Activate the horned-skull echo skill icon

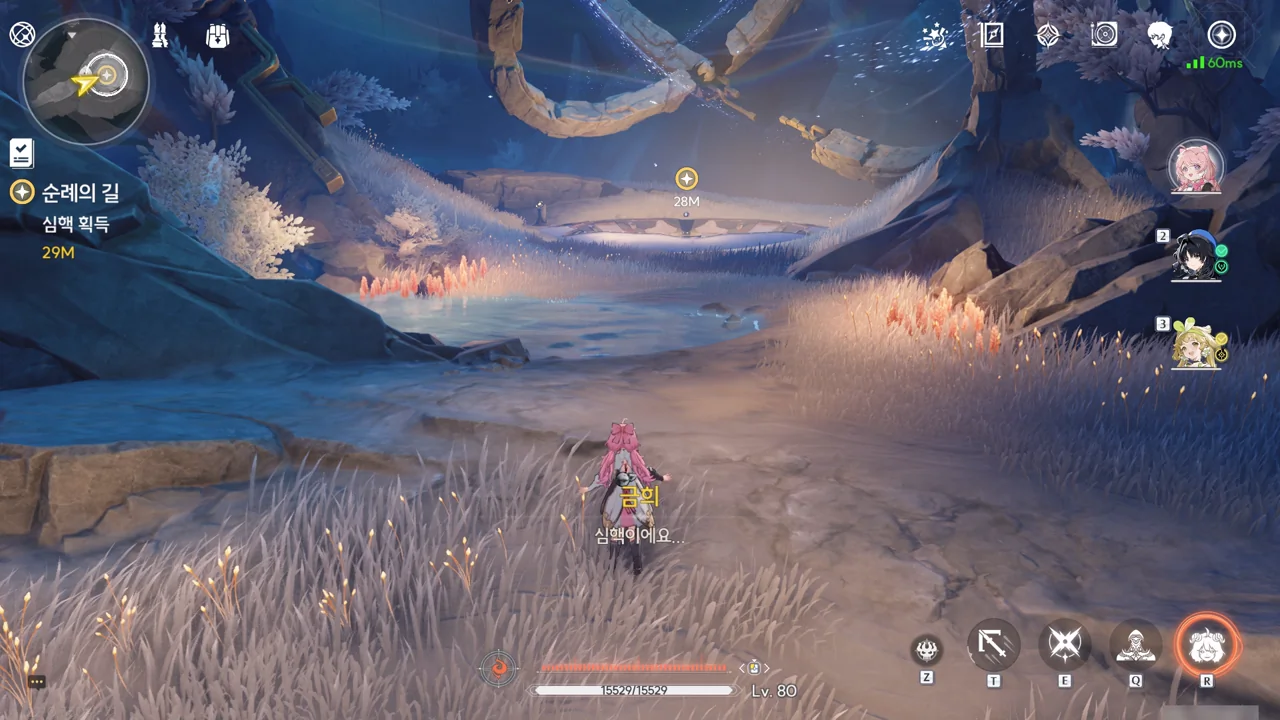point(927,650)
